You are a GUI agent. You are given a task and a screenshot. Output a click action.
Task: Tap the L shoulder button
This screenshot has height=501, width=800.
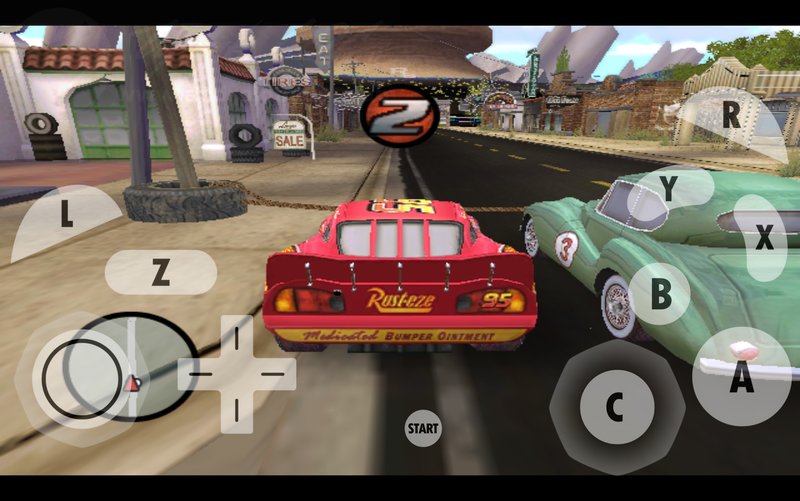click(65, 218)
